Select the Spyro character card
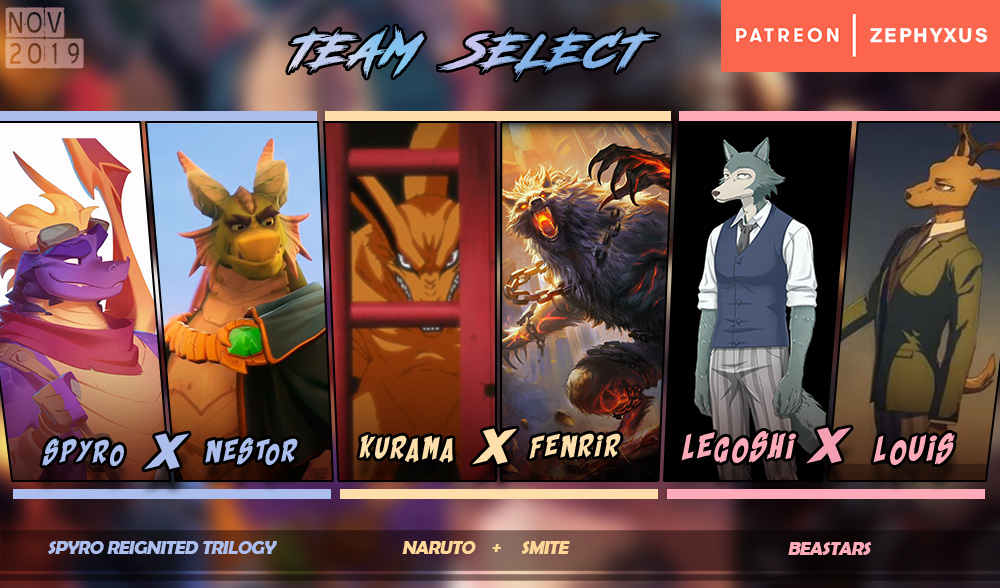1000x588 pixels. 75,300
